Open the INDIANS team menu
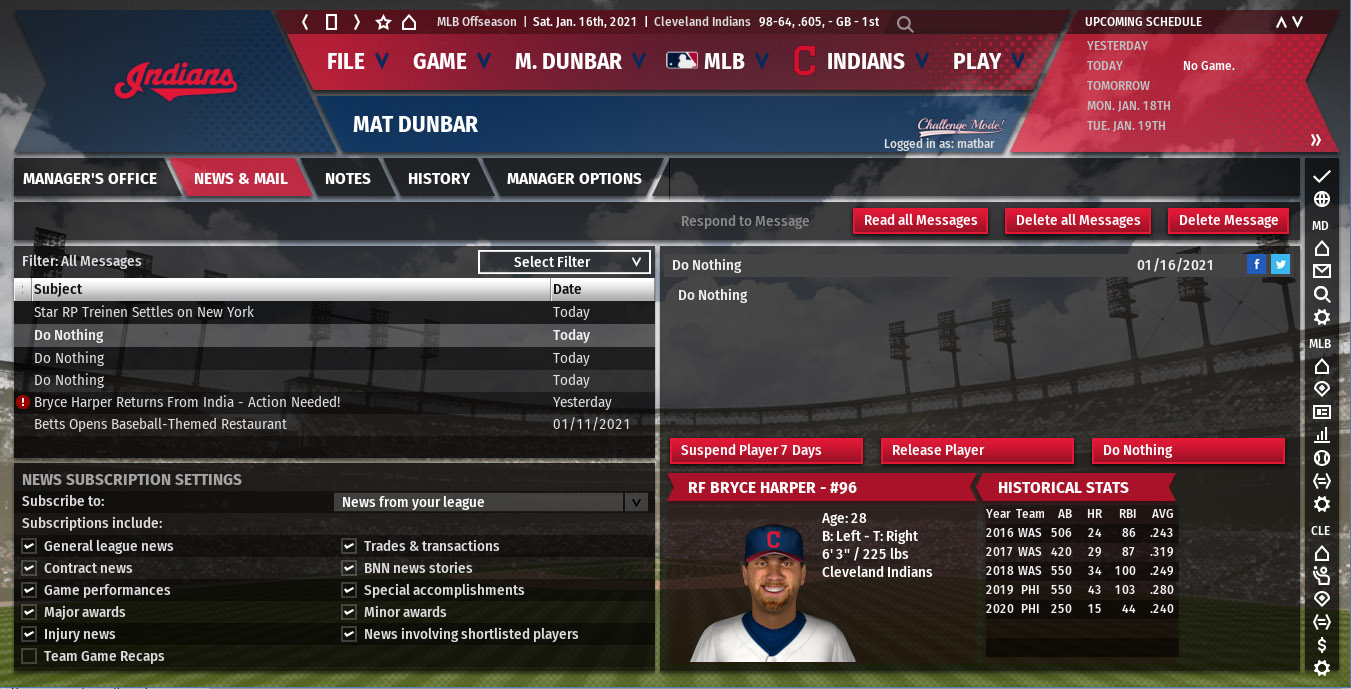Viewport: 1351px width, 689px height. (864, 61)
